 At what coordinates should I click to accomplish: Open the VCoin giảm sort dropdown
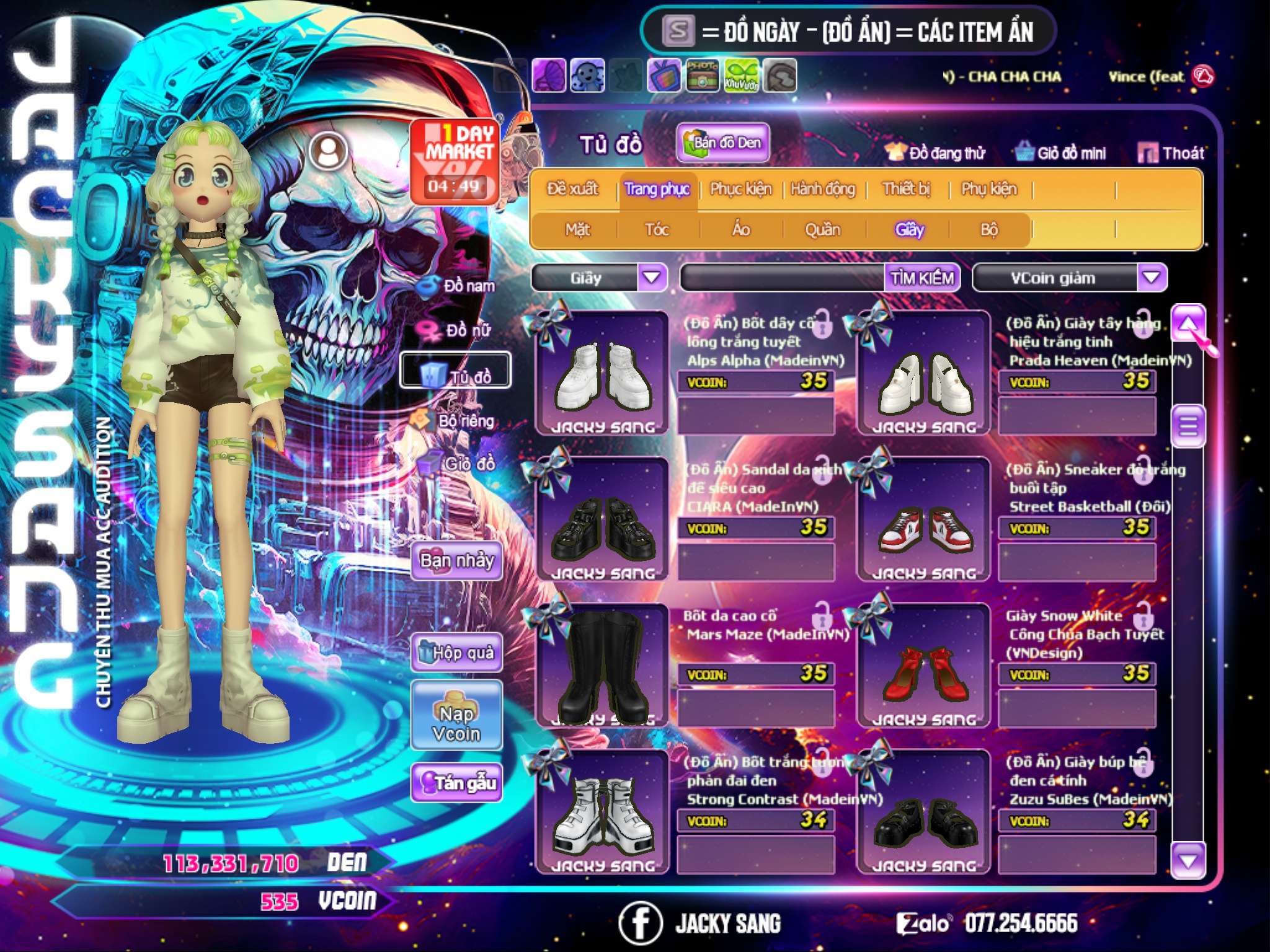(1152, 278)
